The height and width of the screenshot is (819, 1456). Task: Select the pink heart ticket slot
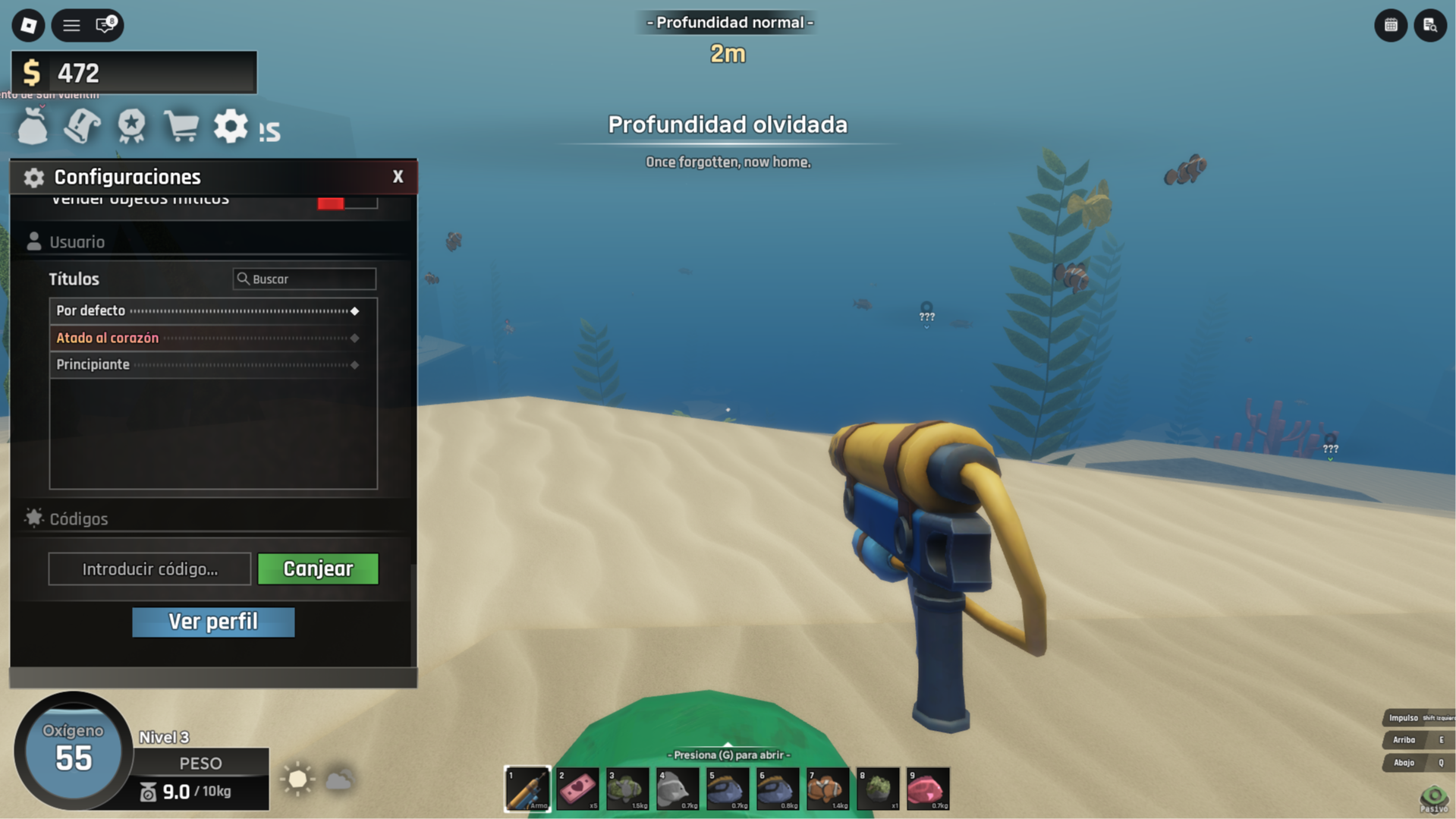point(577,789)
